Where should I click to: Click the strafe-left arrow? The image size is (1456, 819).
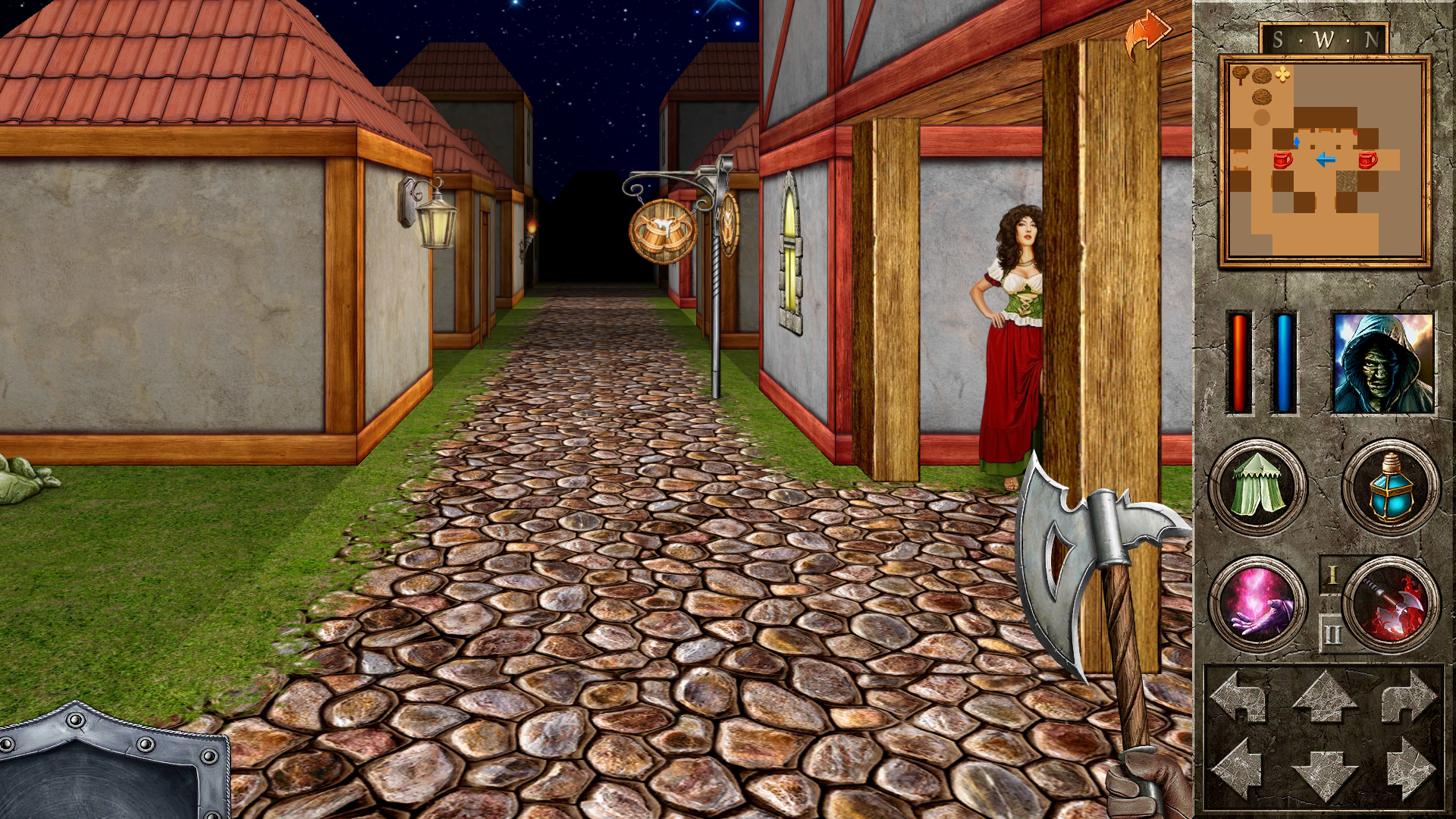pos(1244,768)
